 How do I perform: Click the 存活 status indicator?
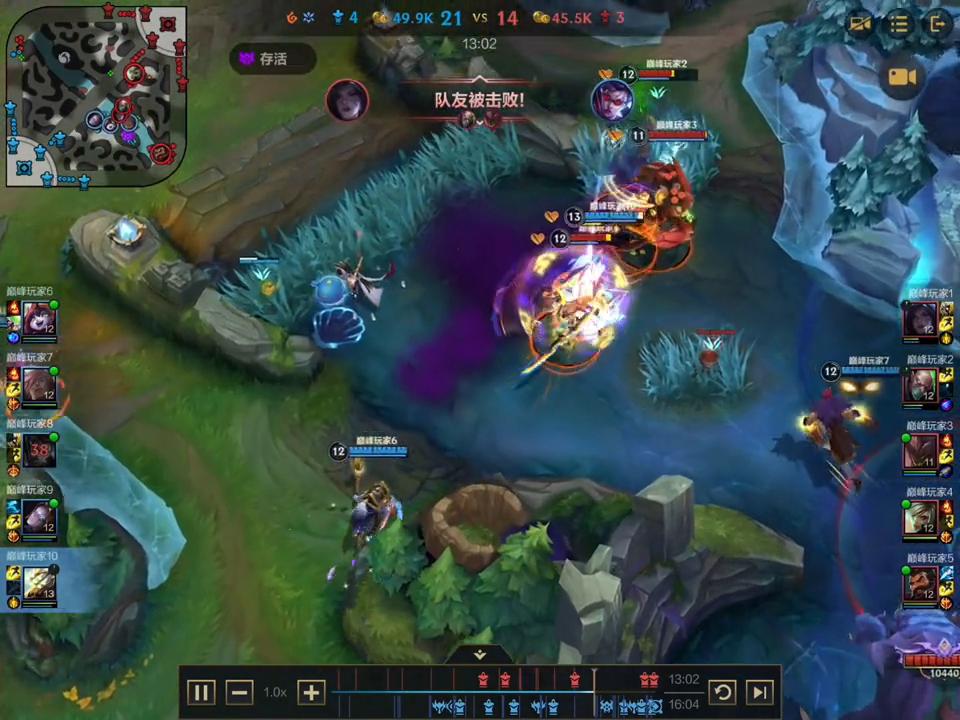[272, 59]
